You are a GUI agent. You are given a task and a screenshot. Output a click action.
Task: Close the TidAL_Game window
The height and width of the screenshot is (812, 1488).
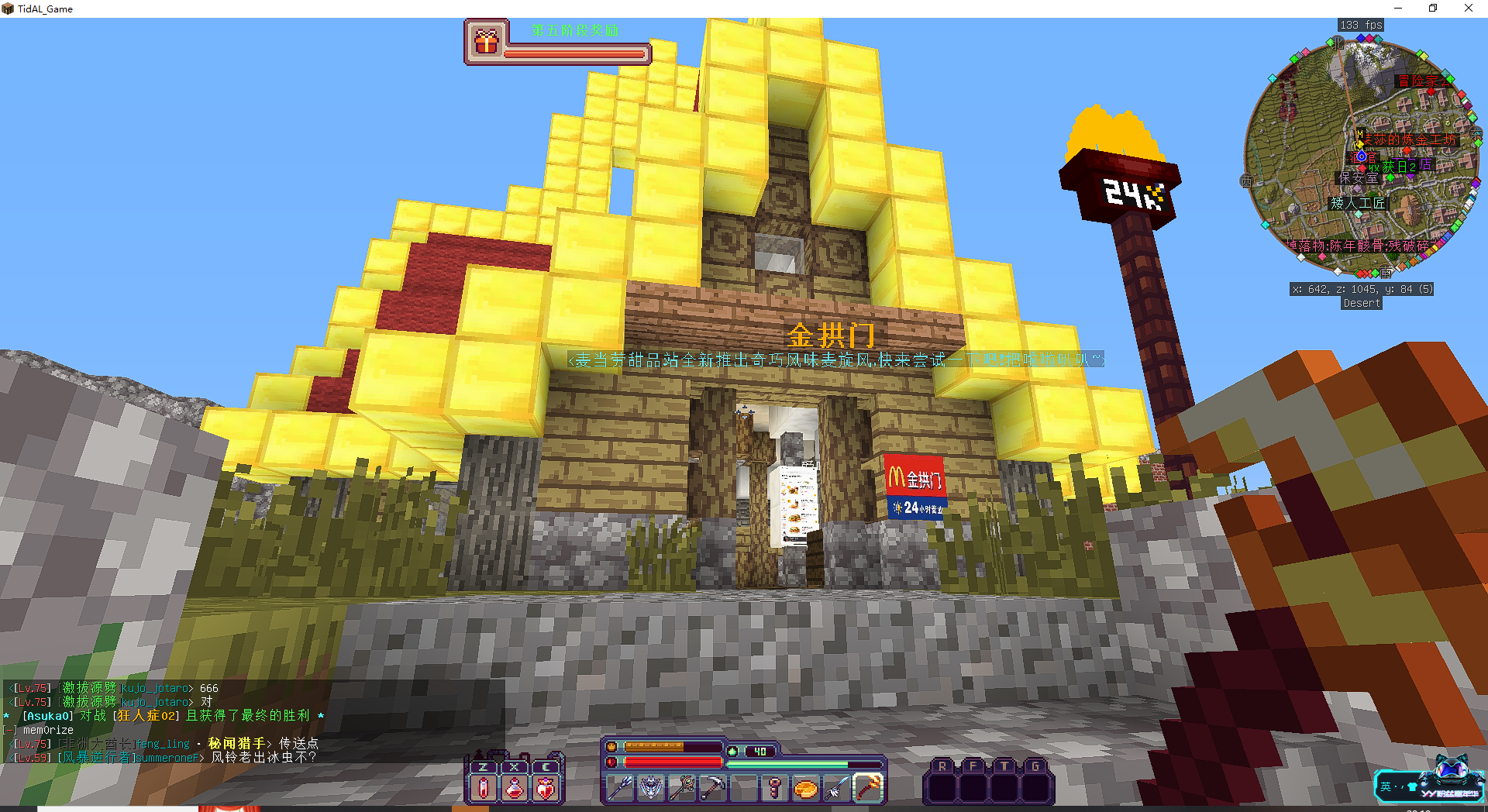tap(1468, 9)
